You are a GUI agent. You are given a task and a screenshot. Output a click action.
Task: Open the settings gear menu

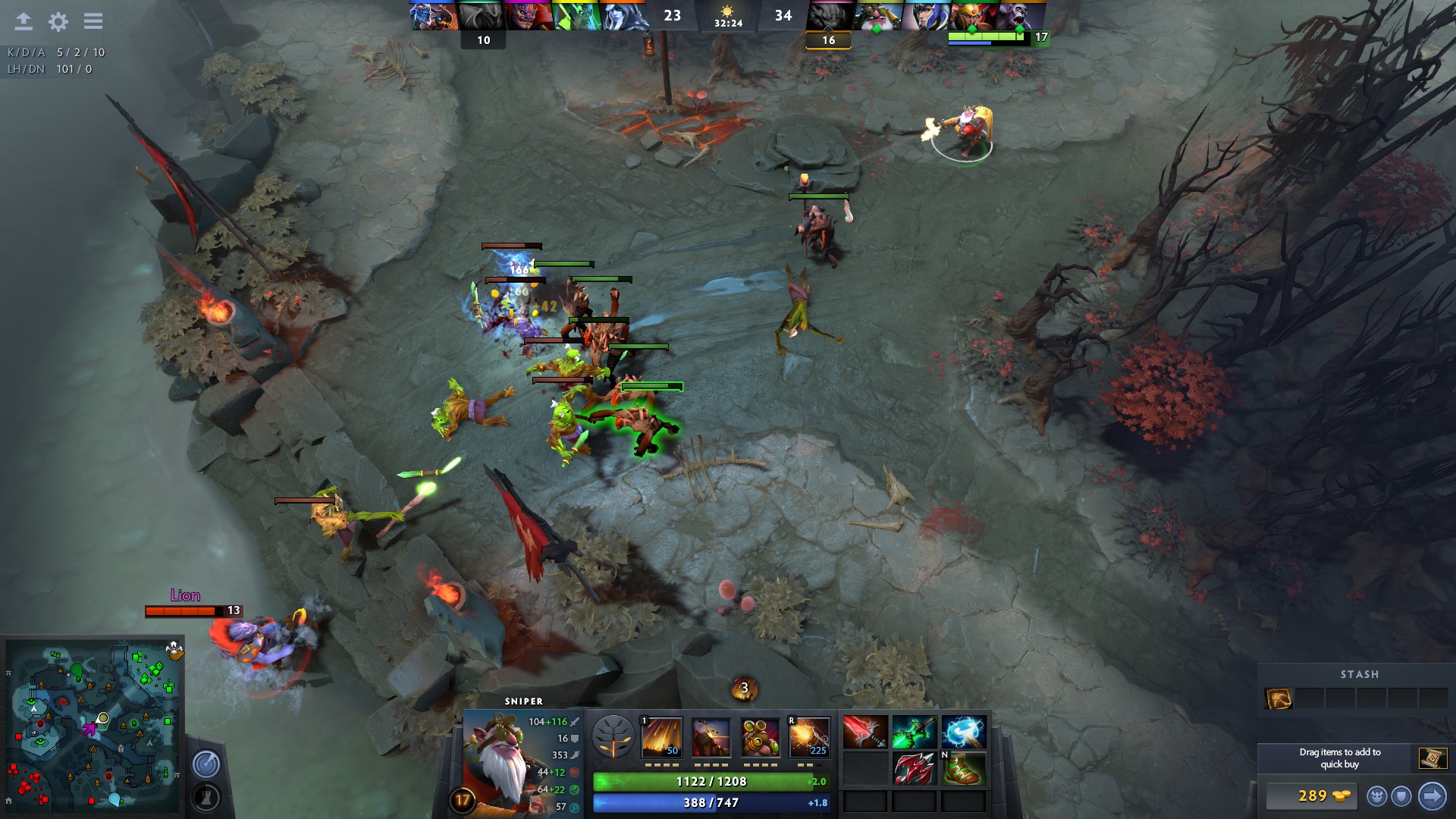[58, 21]
